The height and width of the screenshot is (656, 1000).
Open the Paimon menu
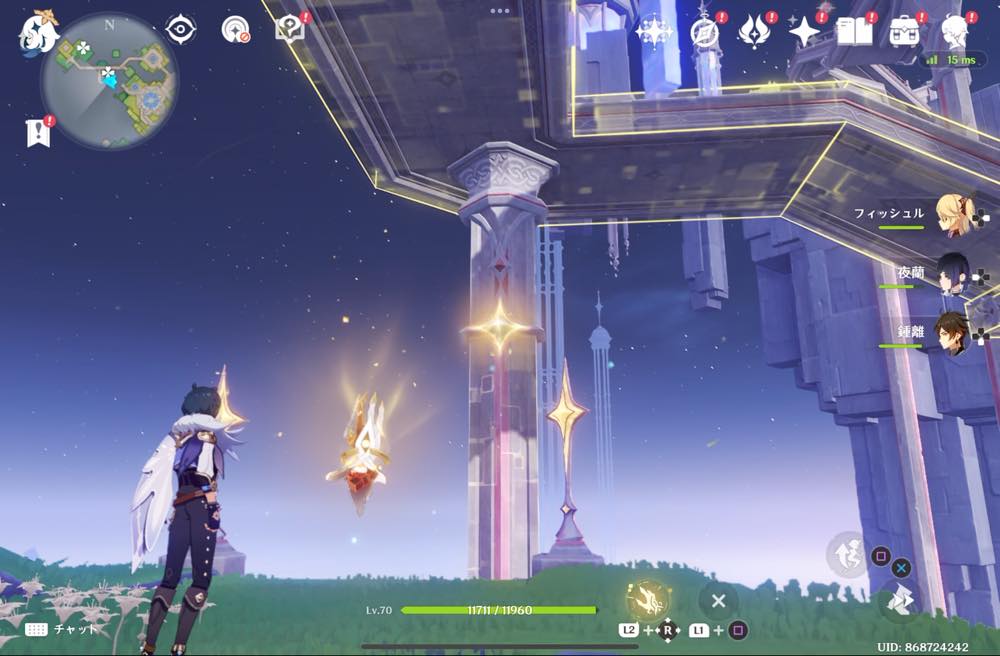click(39, 33)
